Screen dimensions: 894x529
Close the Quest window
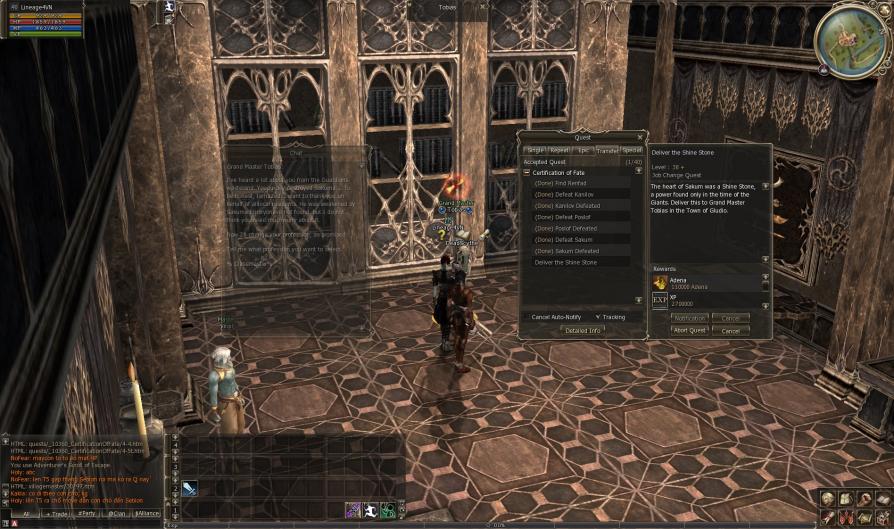[x=640, y=137]
